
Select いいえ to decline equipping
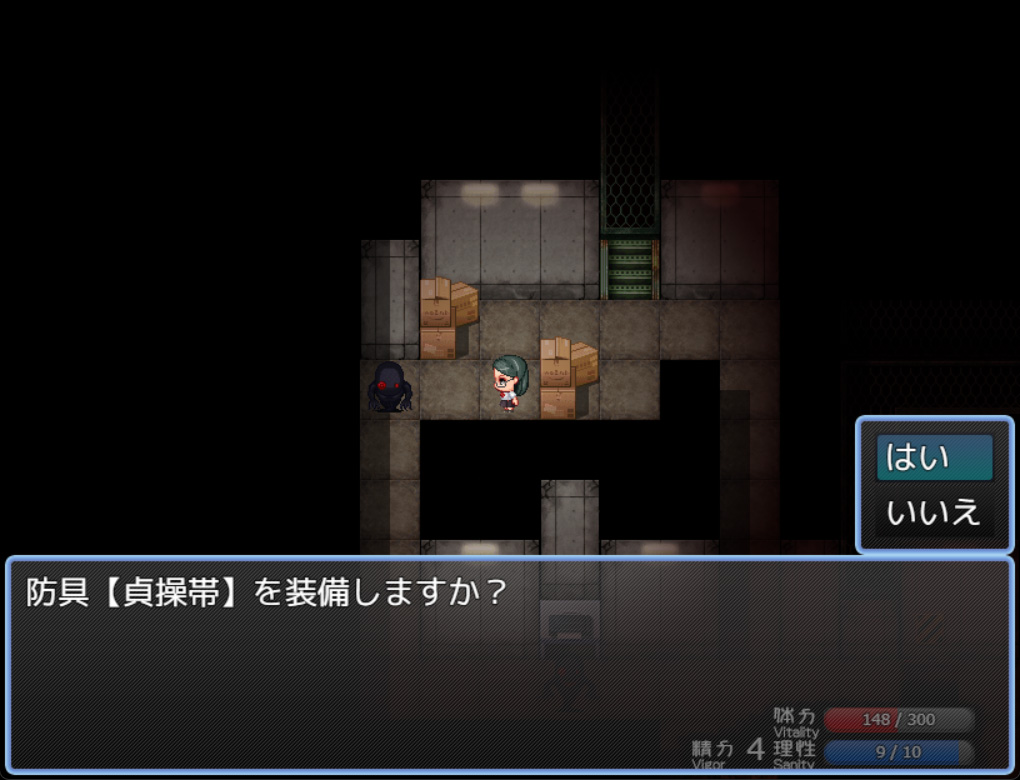point(934,513)
